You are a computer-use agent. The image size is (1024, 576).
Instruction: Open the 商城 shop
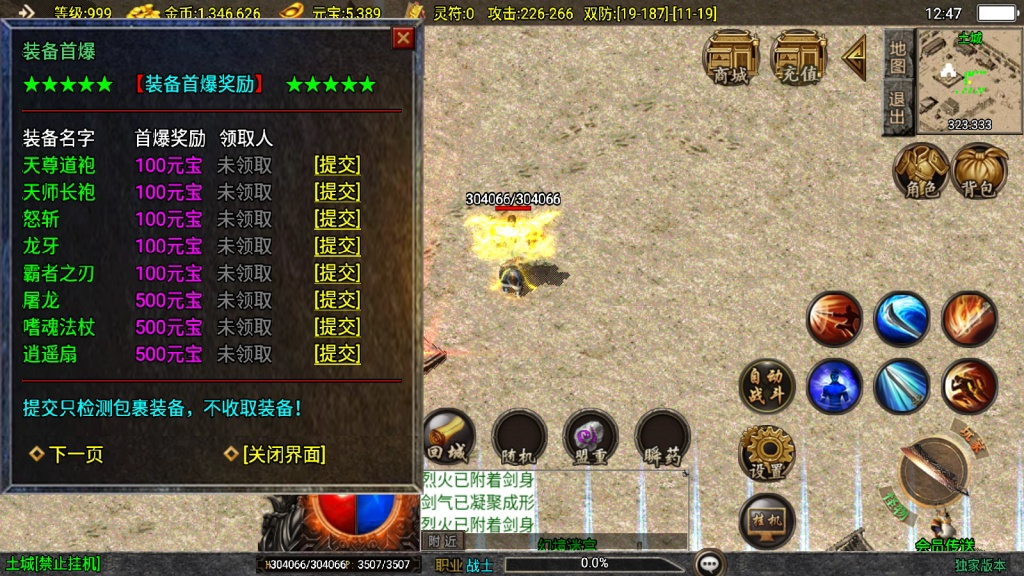[x=730, y=57]
